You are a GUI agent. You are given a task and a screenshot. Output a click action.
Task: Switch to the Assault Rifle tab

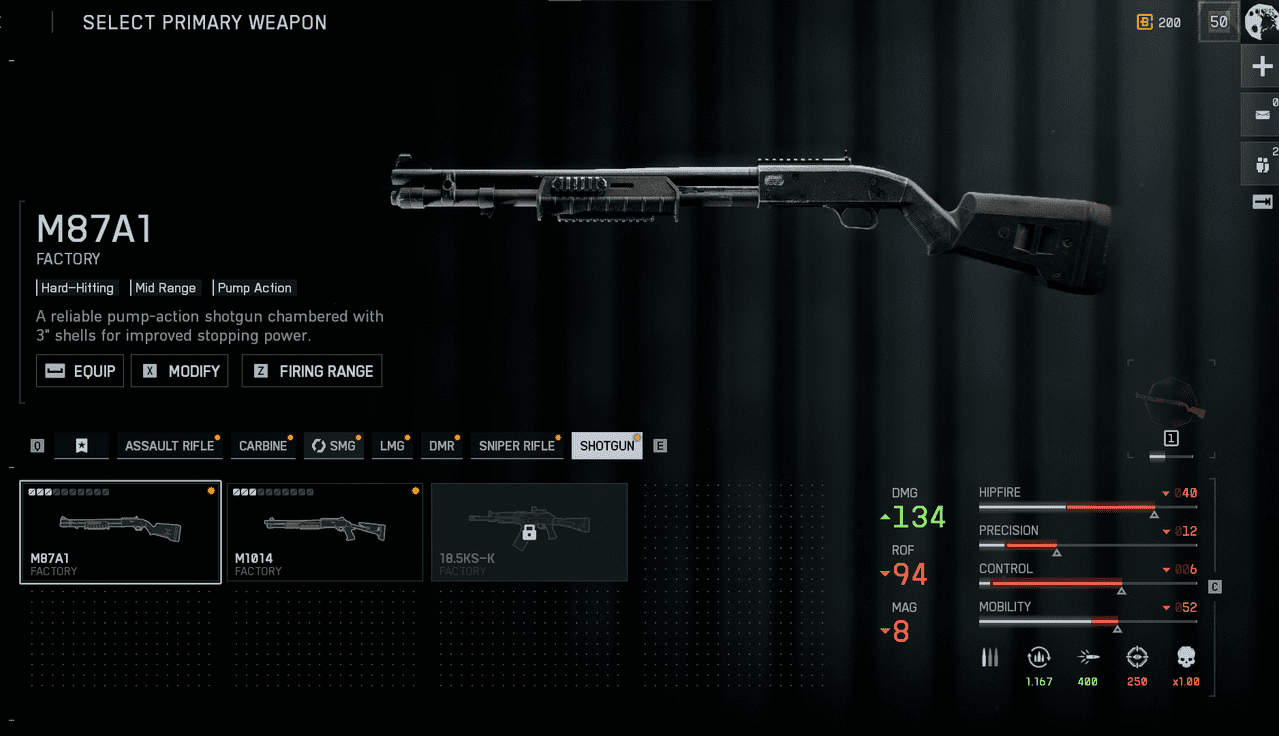point(169,446)
